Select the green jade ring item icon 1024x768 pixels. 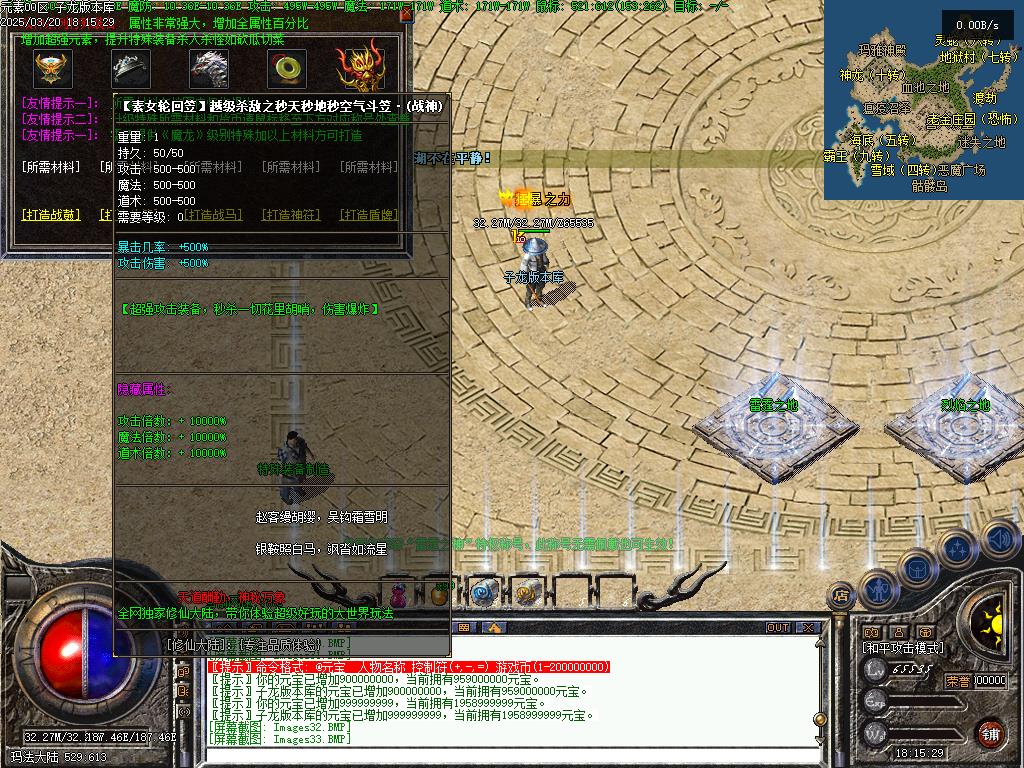click(x=287, y=68)
